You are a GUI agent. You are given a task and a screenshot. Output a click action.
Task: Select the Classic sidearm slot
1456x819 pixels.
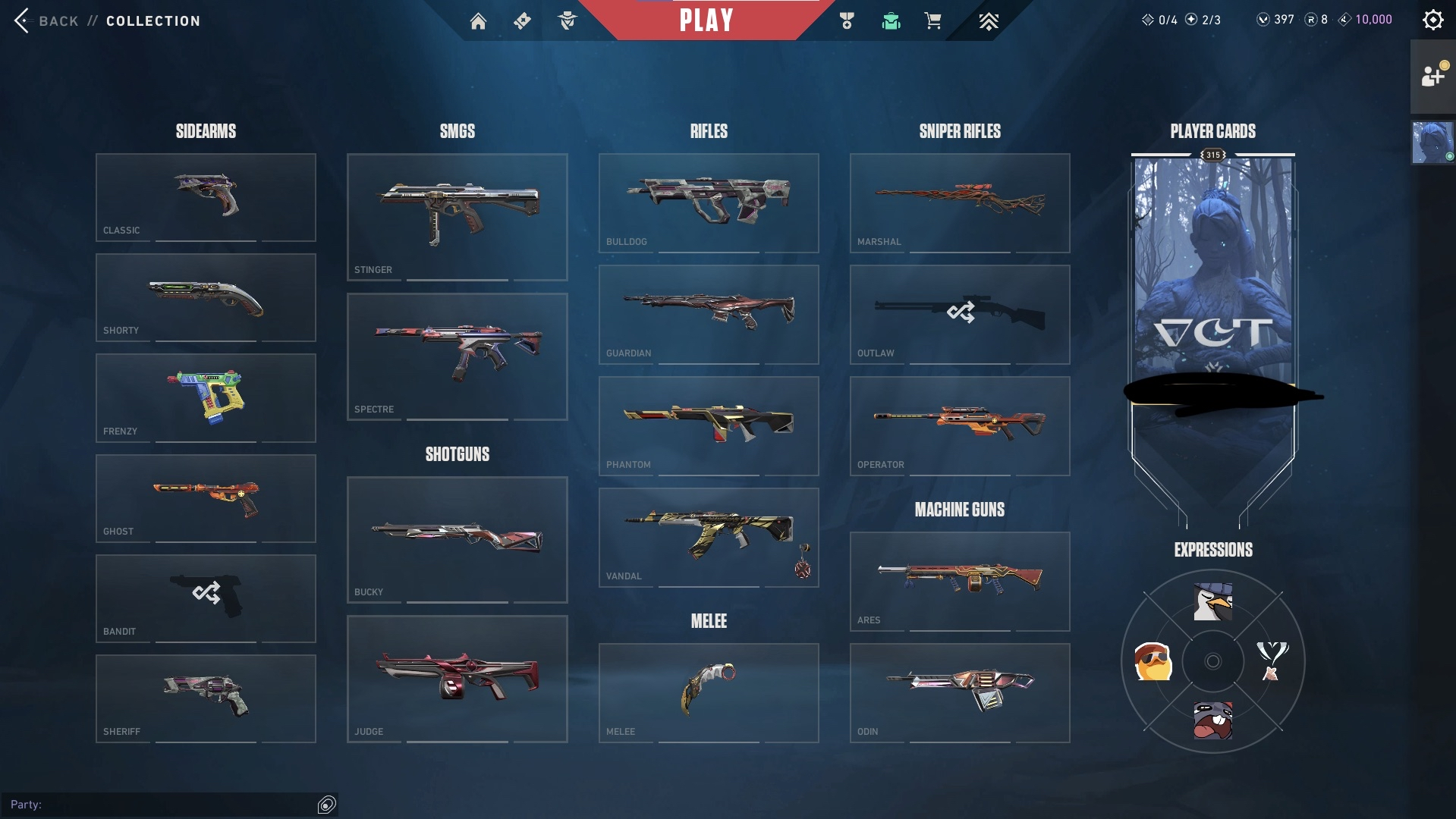point(206,197)
